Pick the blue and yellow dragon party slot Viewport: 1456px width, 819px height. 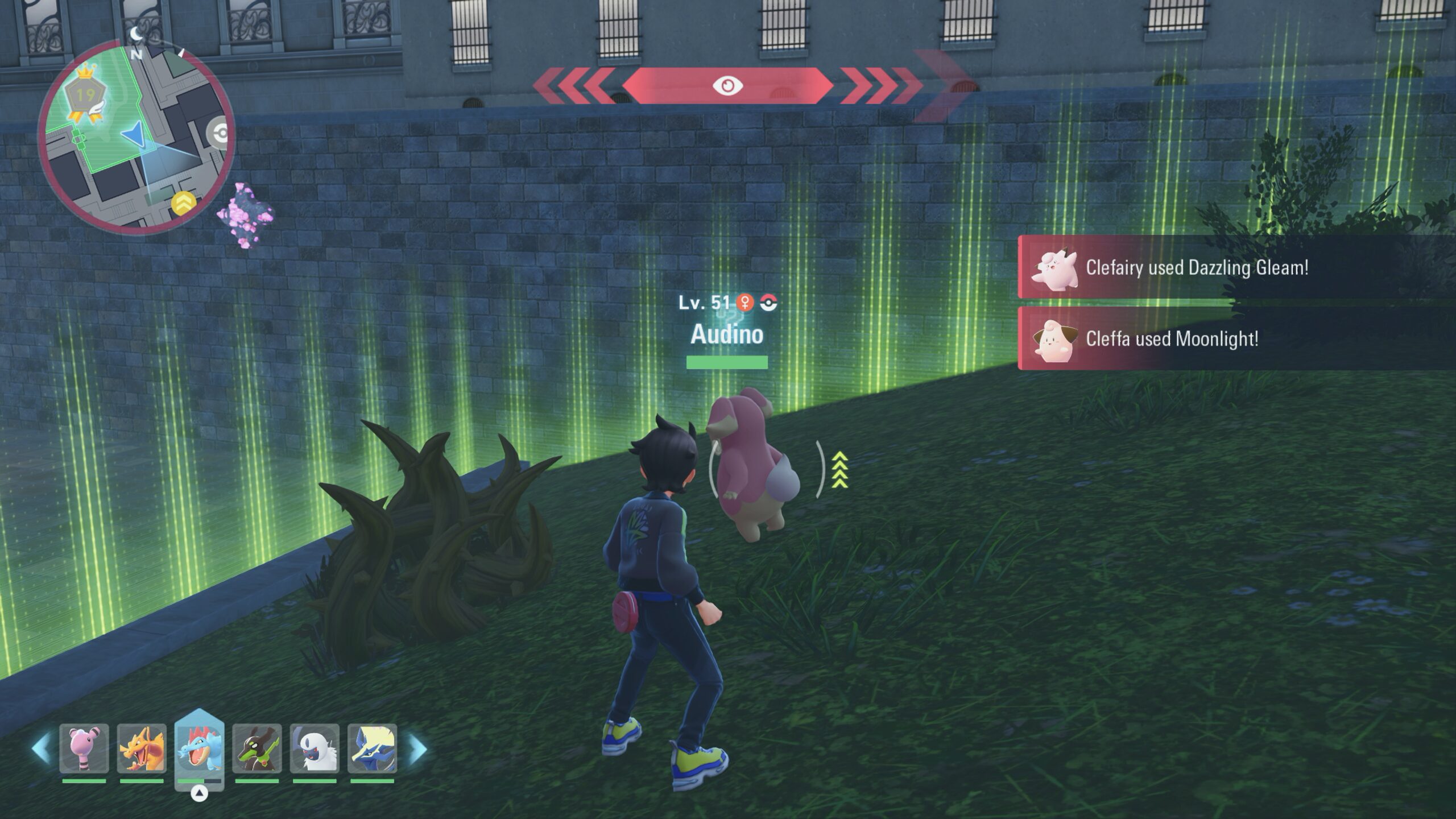pyautogui.click(x=373, y=748)
